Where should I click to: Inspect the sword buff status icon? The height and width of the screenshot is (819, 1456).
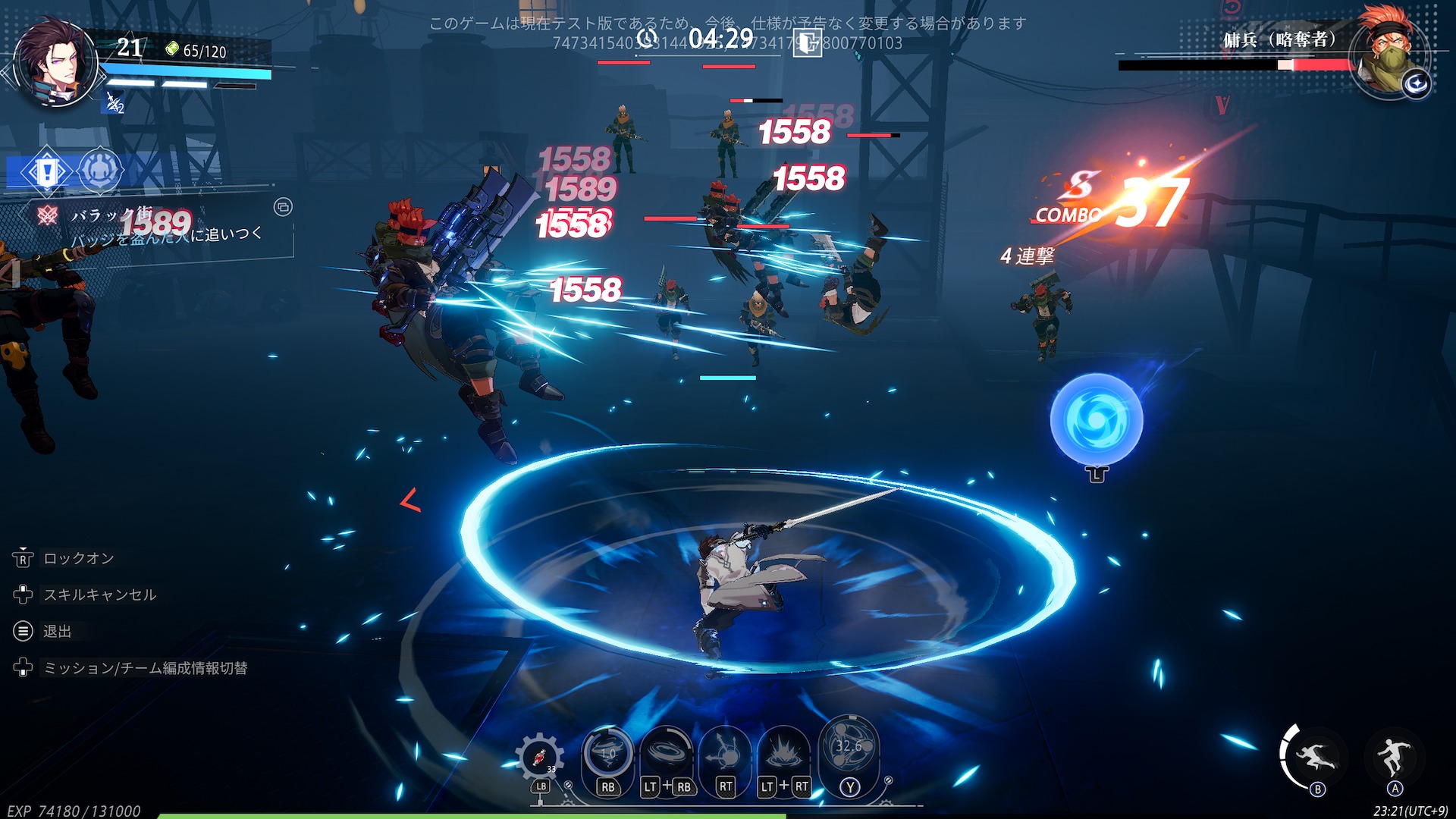point(114,102)
